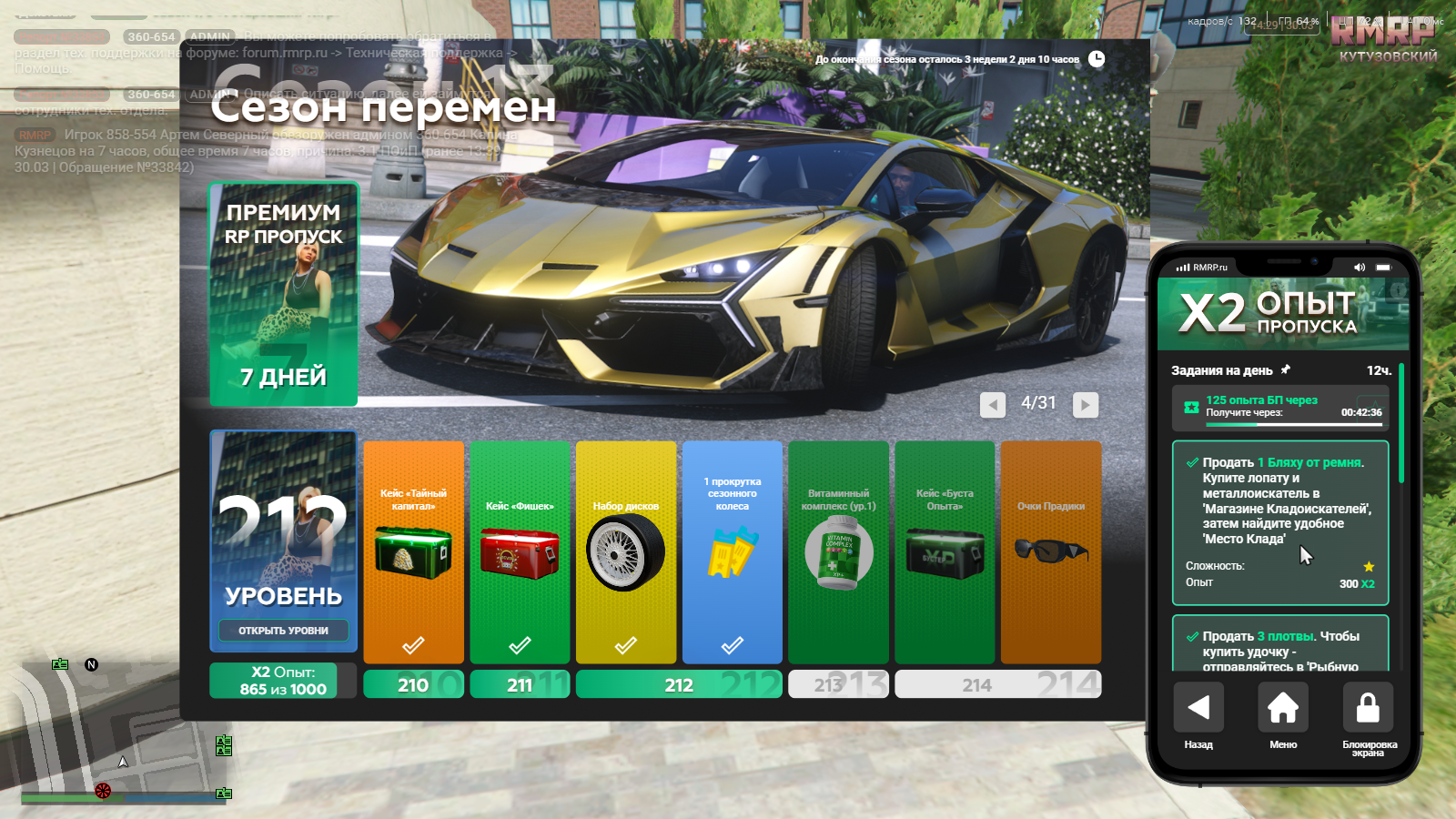Viewport: 1456px width, 819px height.
Task: Select the 'Буста Опыта' case reward
Action: coord(945,551)
